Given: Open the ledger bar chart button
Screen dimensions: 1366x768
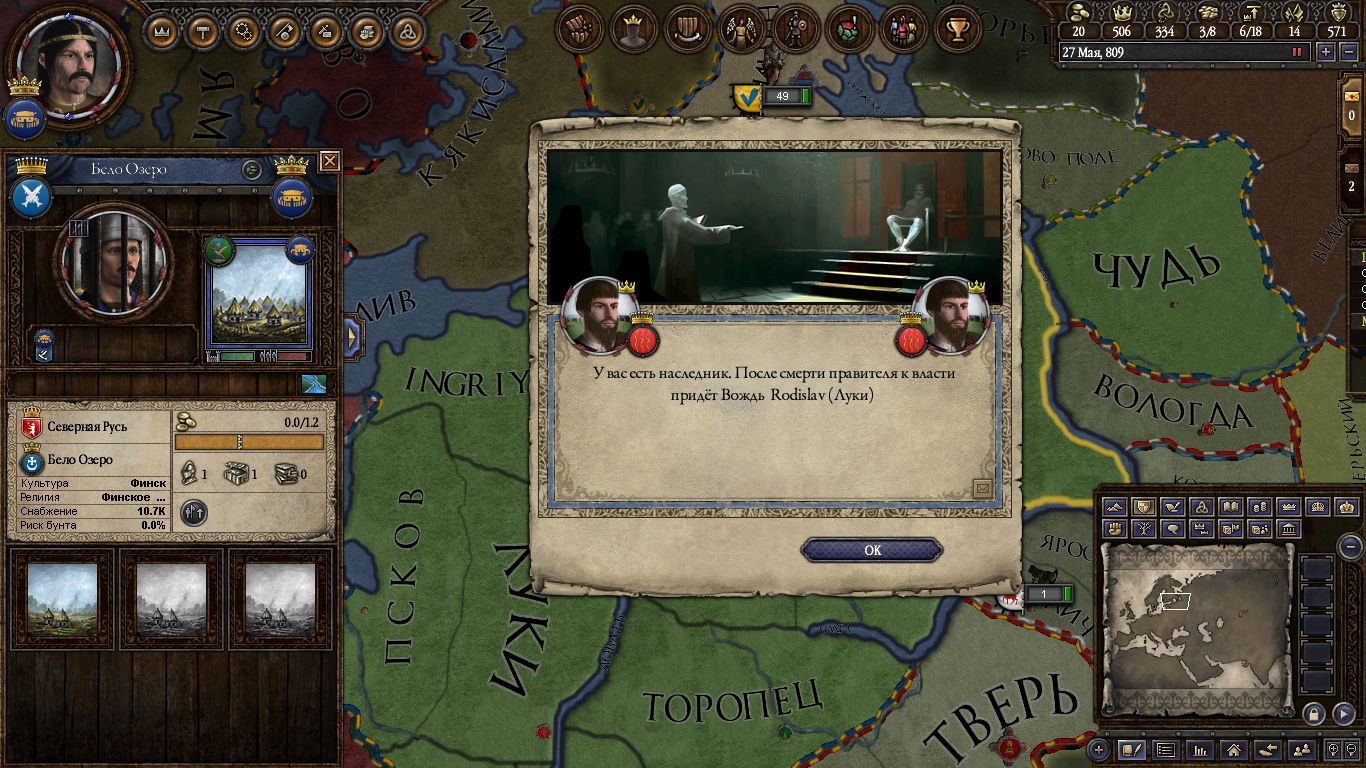Looking at the screenshot, I should (x=1200, y=749).
